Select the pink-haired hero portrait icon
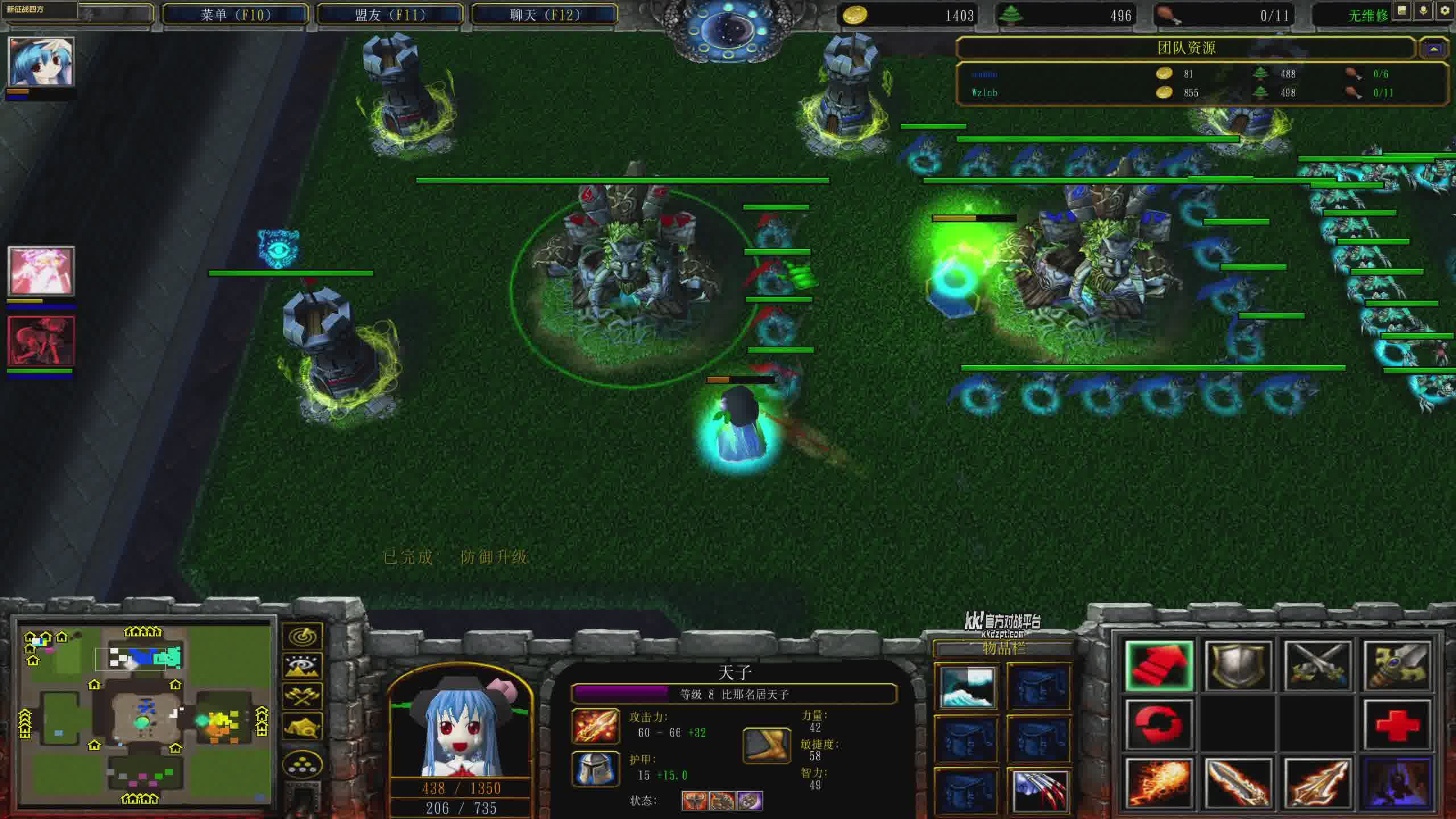Image resolution: width=1456 pixels, height=819 pixels. [x=41, y=271]
